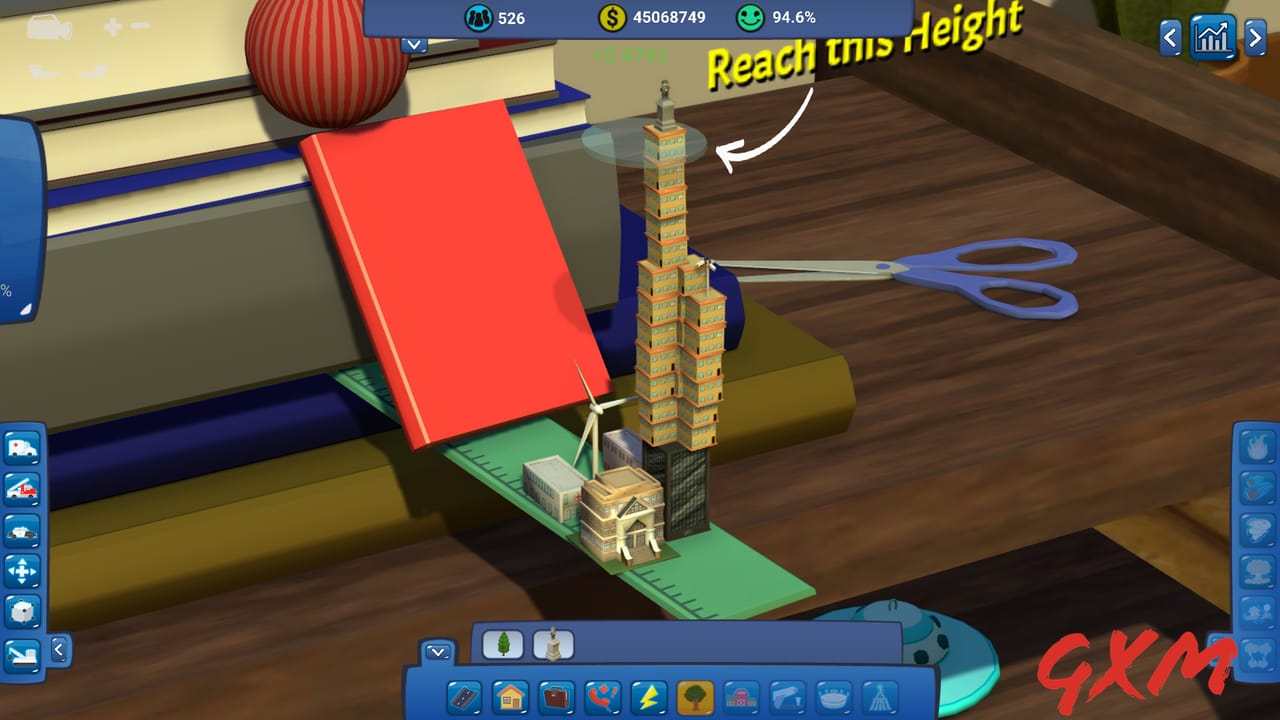1280x720 pixels.
Task: Click the next arrow beside the stats icon
Action: pos(1255,38)
